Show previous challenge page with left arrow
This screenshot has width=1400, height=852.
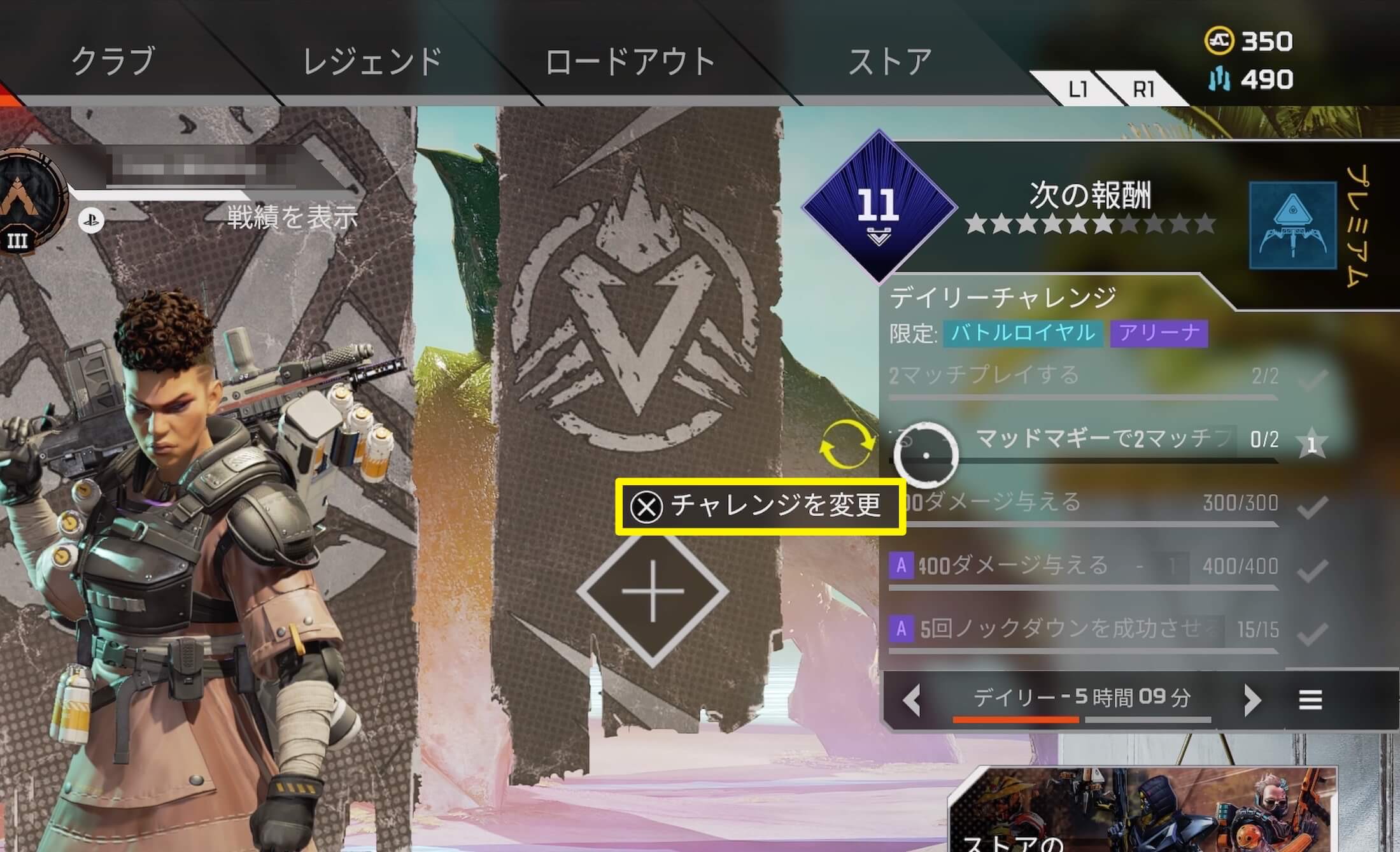(912, 700)
